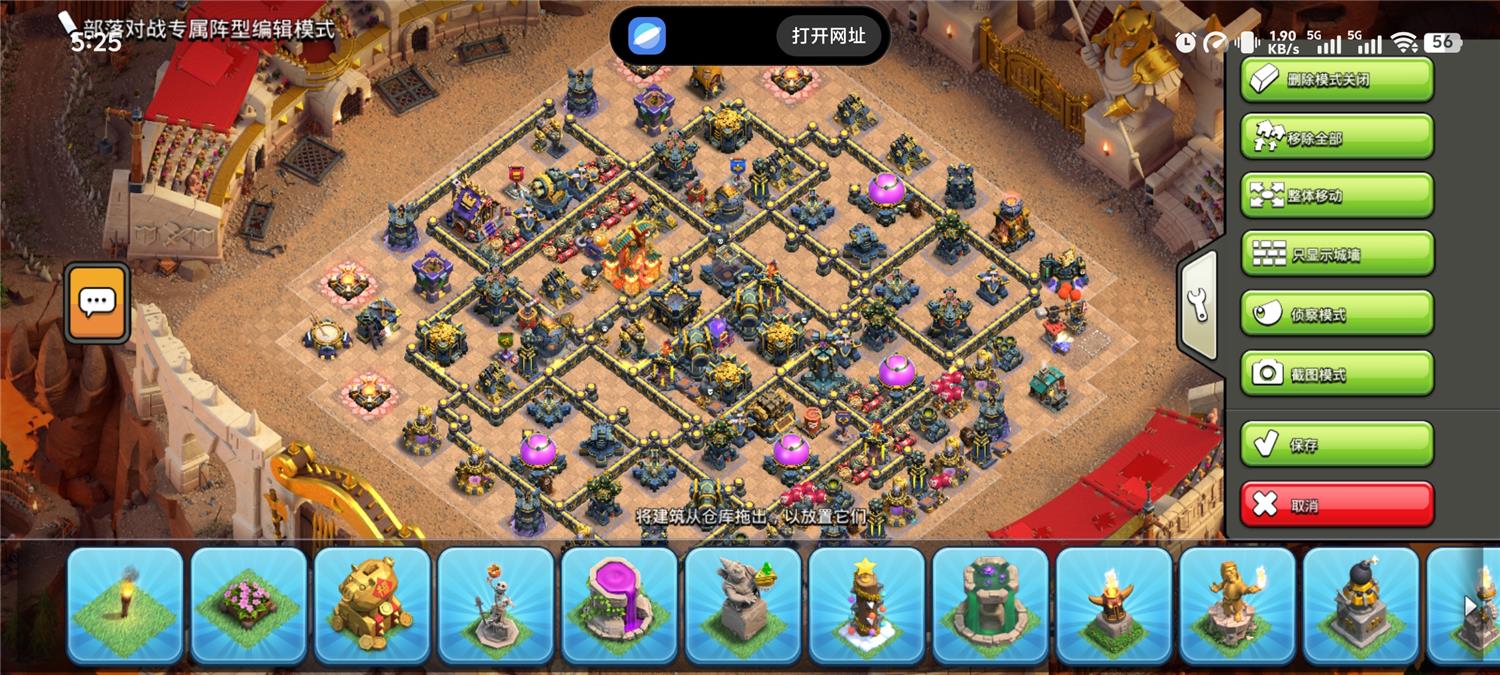Save the layout with 保存
Viewport: 1500px width, 675px height.
point(1336,444)
